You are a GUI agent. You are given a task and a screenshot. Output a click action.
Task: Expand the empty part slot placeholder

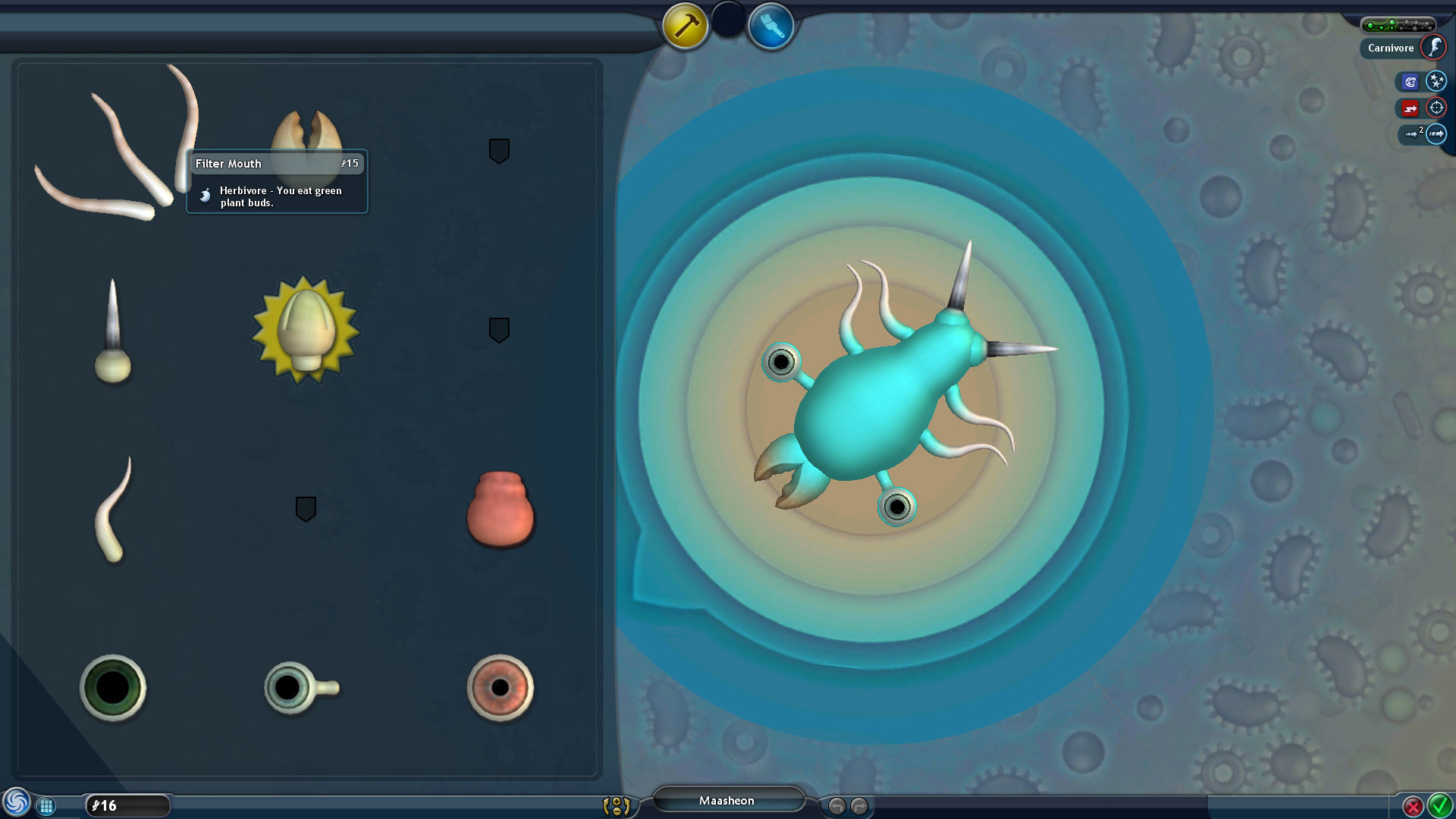click(498, 152)
